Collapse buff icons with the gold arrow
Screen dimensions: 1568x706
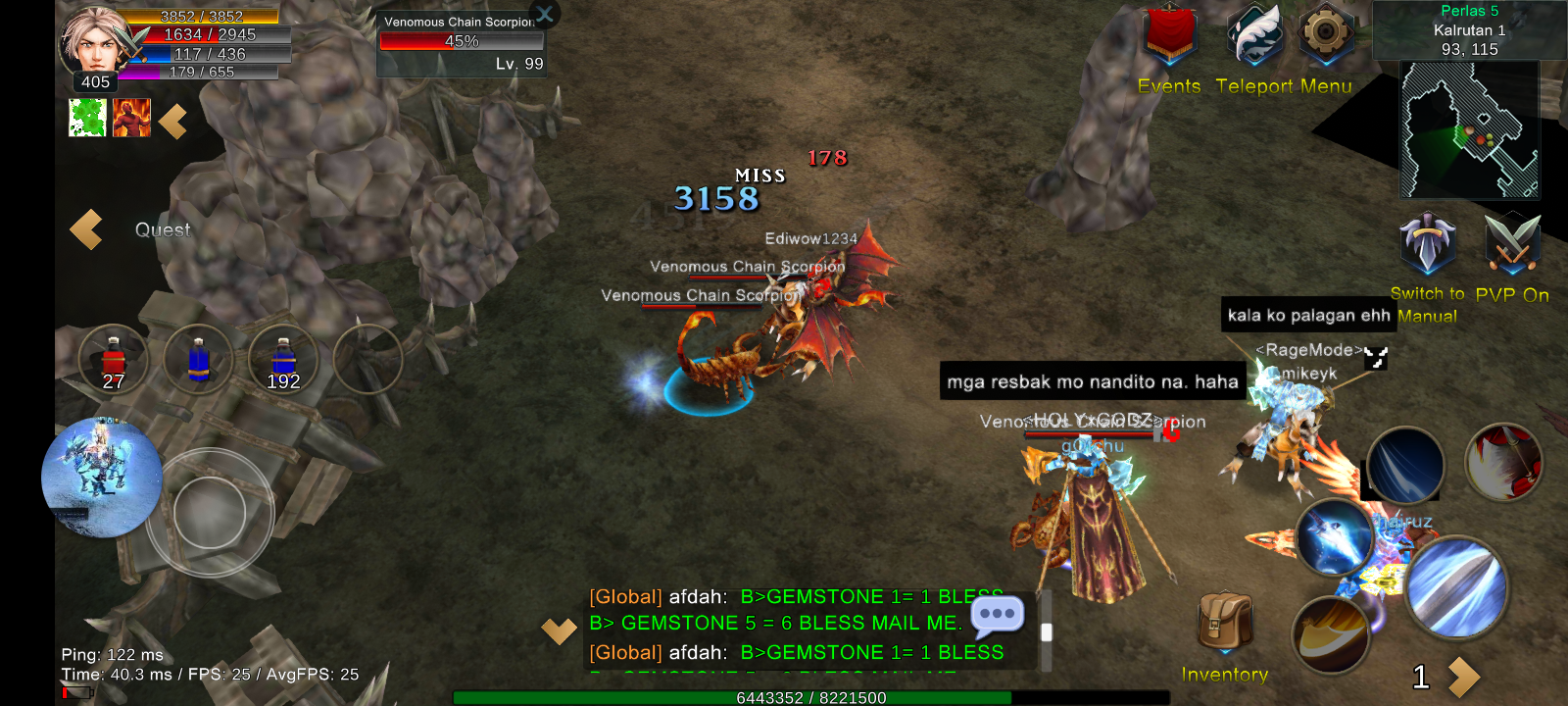point(173,122)
